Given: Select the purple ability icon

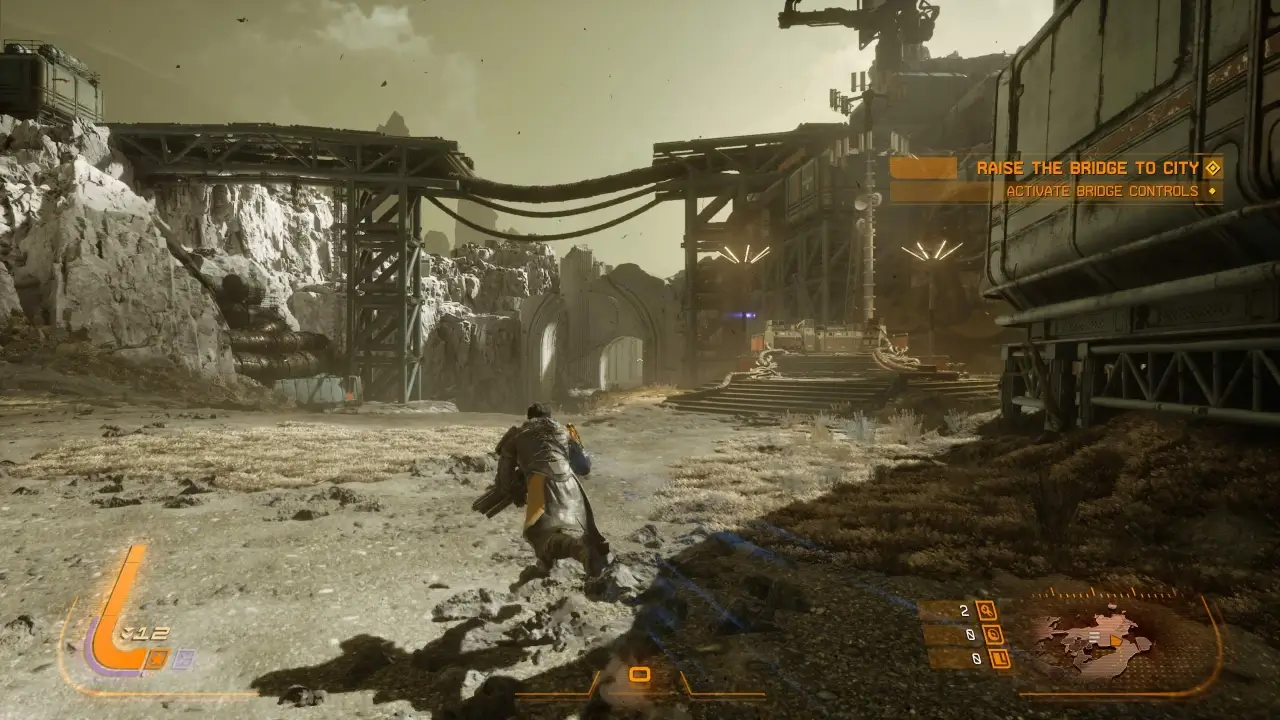Looking at the screenshot, I should 184,658.
